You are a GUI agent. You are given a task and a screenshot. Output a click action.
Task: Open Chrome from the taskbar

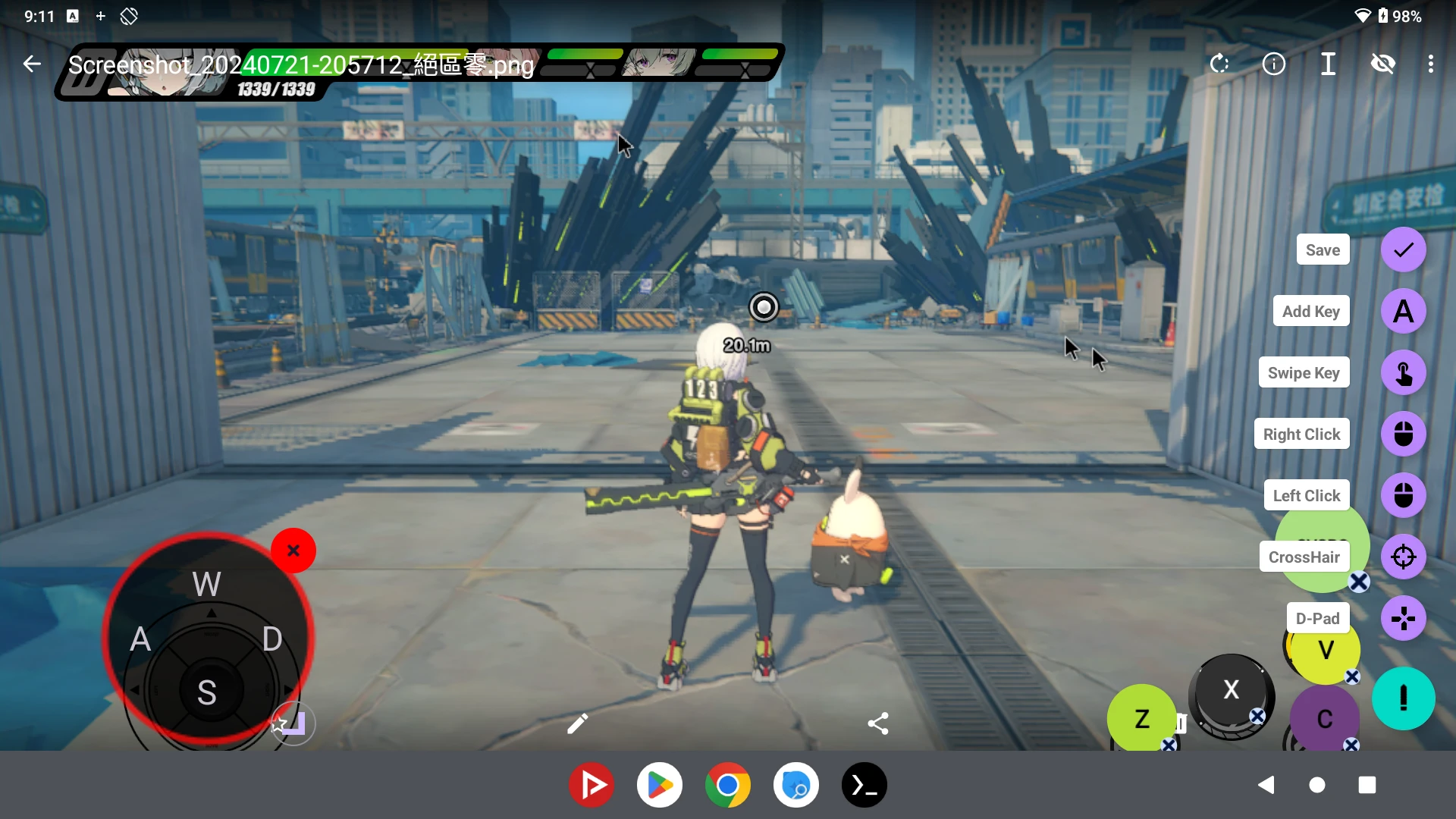727,785
